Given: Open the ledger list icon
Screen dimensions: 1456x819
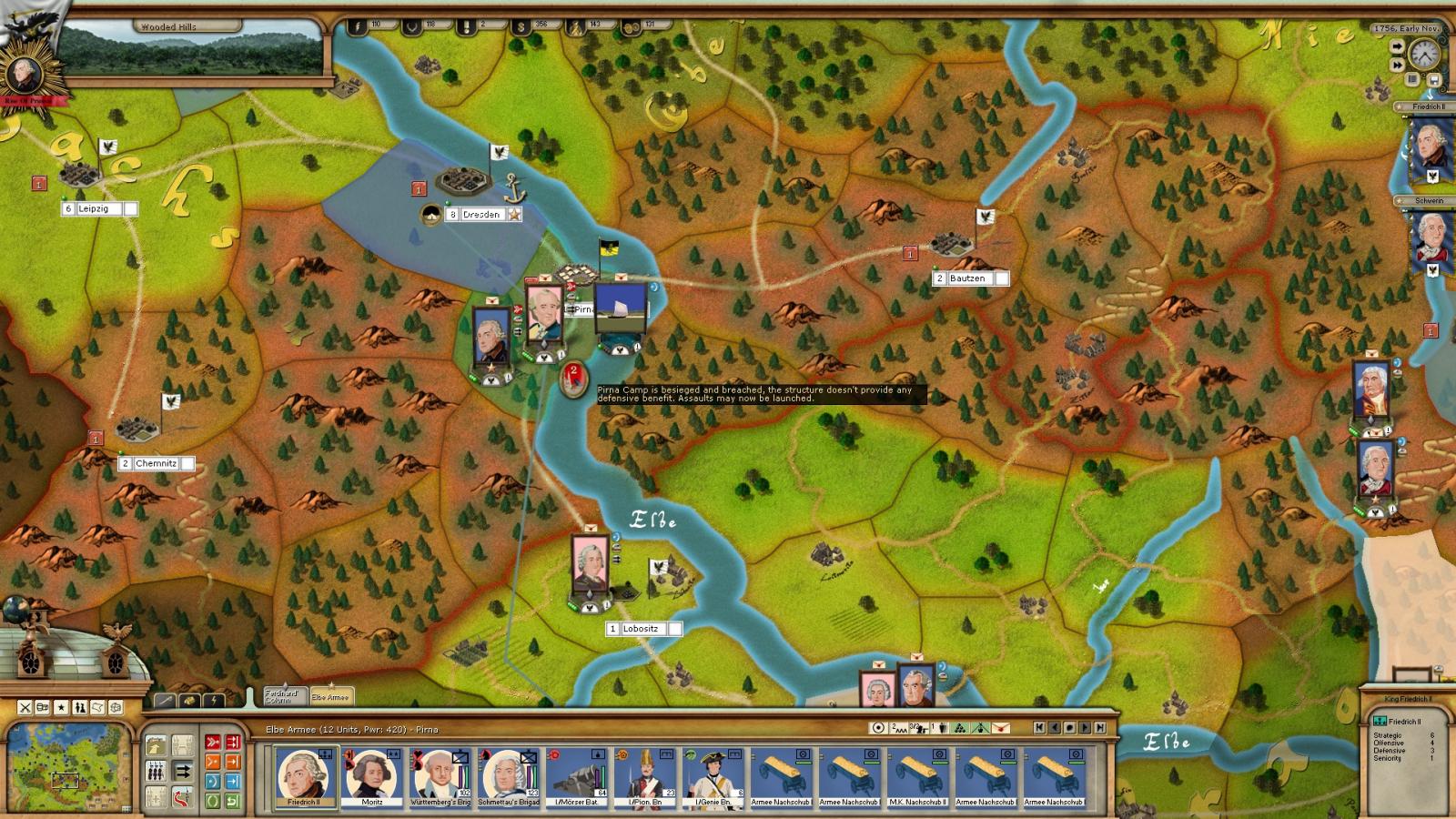Looking at the screenshot, I should 1412,80.
